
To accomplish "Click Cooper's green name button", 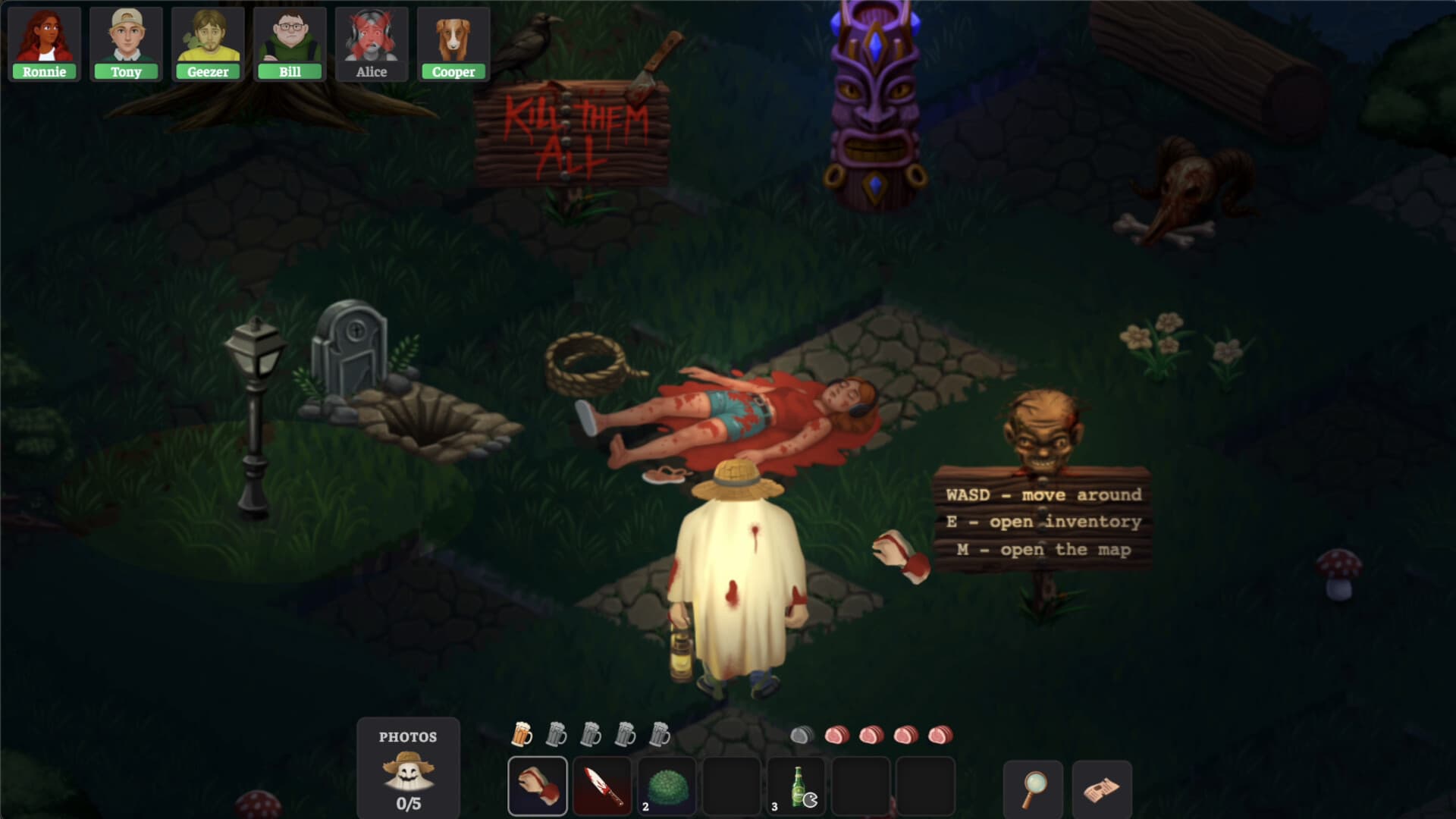I will point(453,73).
